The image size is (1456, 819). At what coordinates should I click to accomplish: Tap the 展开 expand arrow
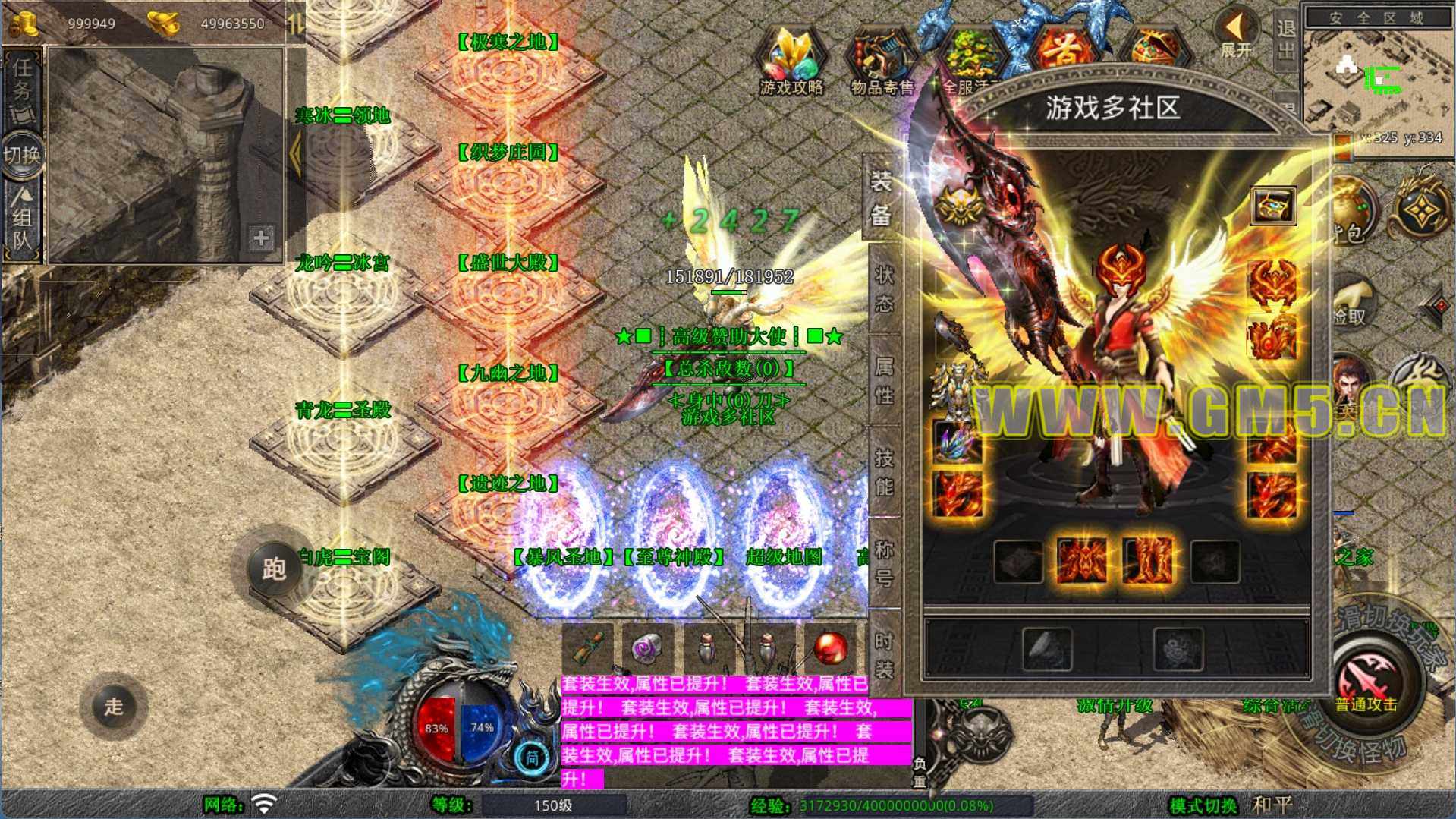tap(1236, 34)
